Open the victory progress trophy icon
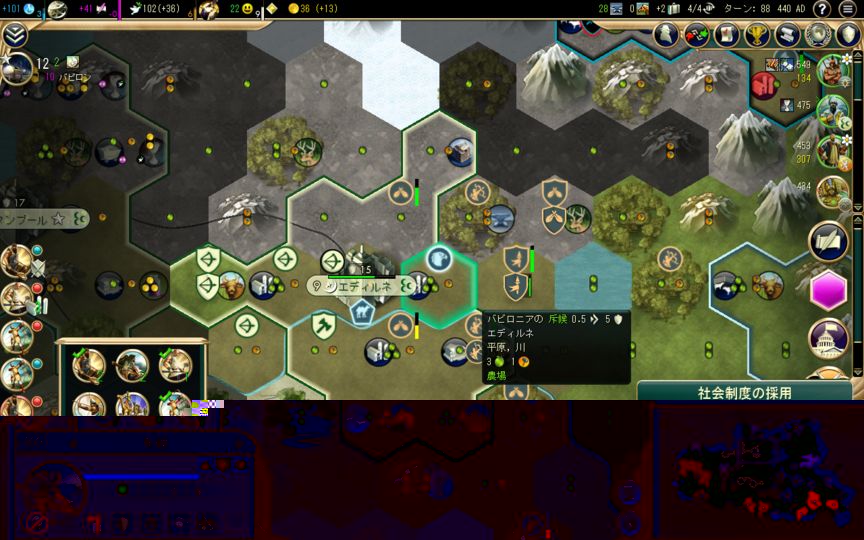Screen dimensions: 864x540 (x=758, y=35)
